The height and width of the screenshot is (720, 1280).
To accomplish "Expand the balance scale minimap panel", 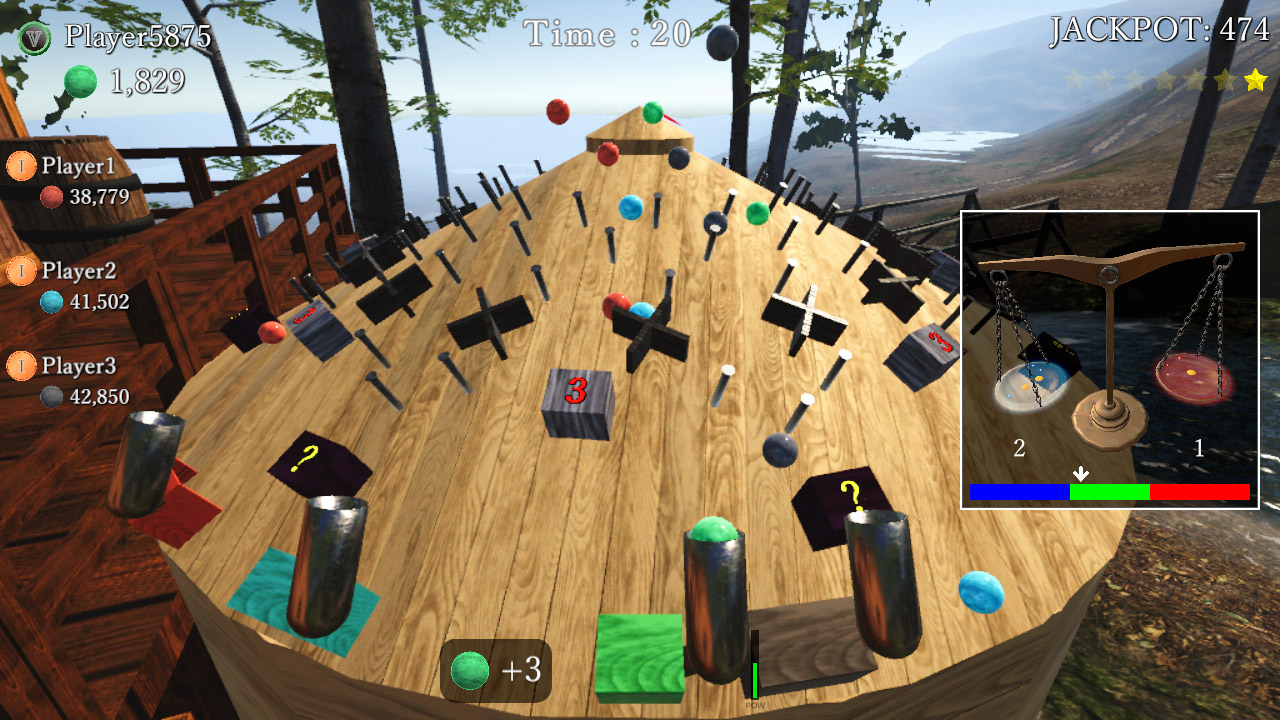I will point(1115,360).
